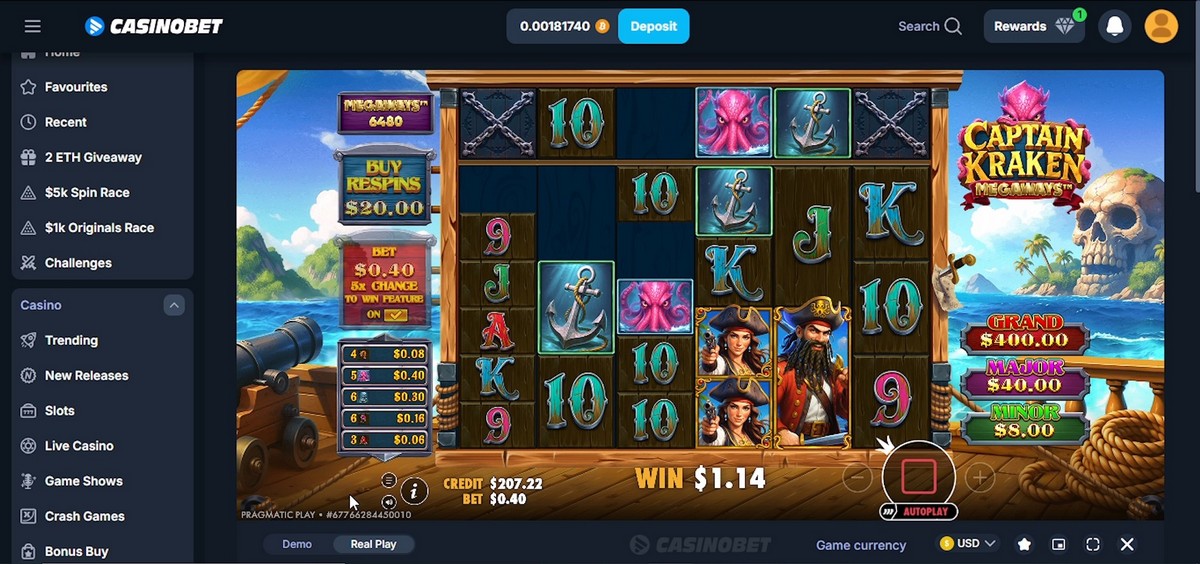Switch to Demo mode
1200x564 pixels.
[297, 544]
